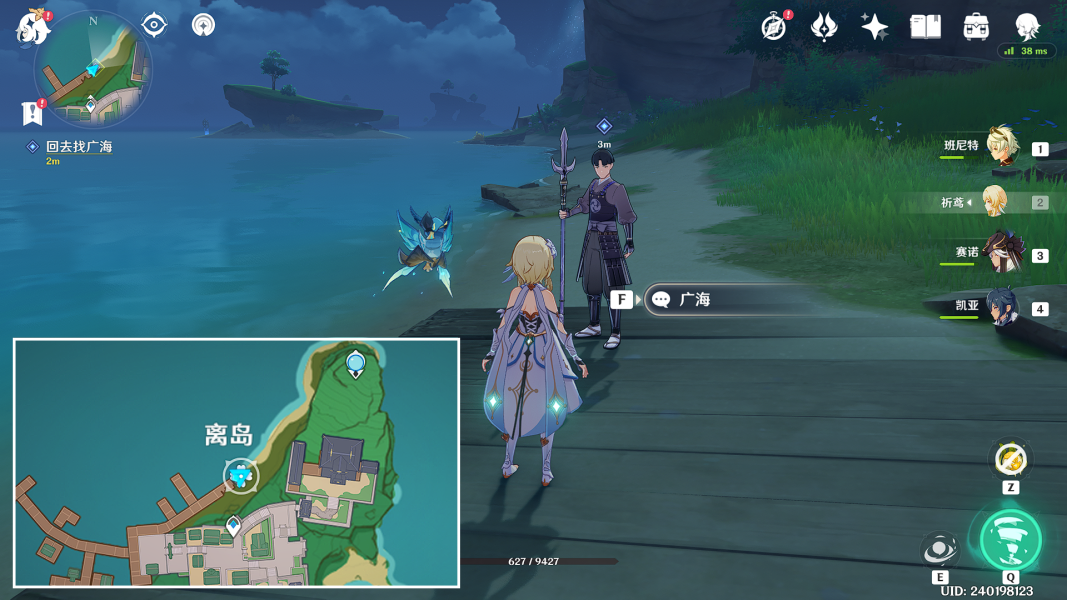Open the wish star icon

pos(874,27)
